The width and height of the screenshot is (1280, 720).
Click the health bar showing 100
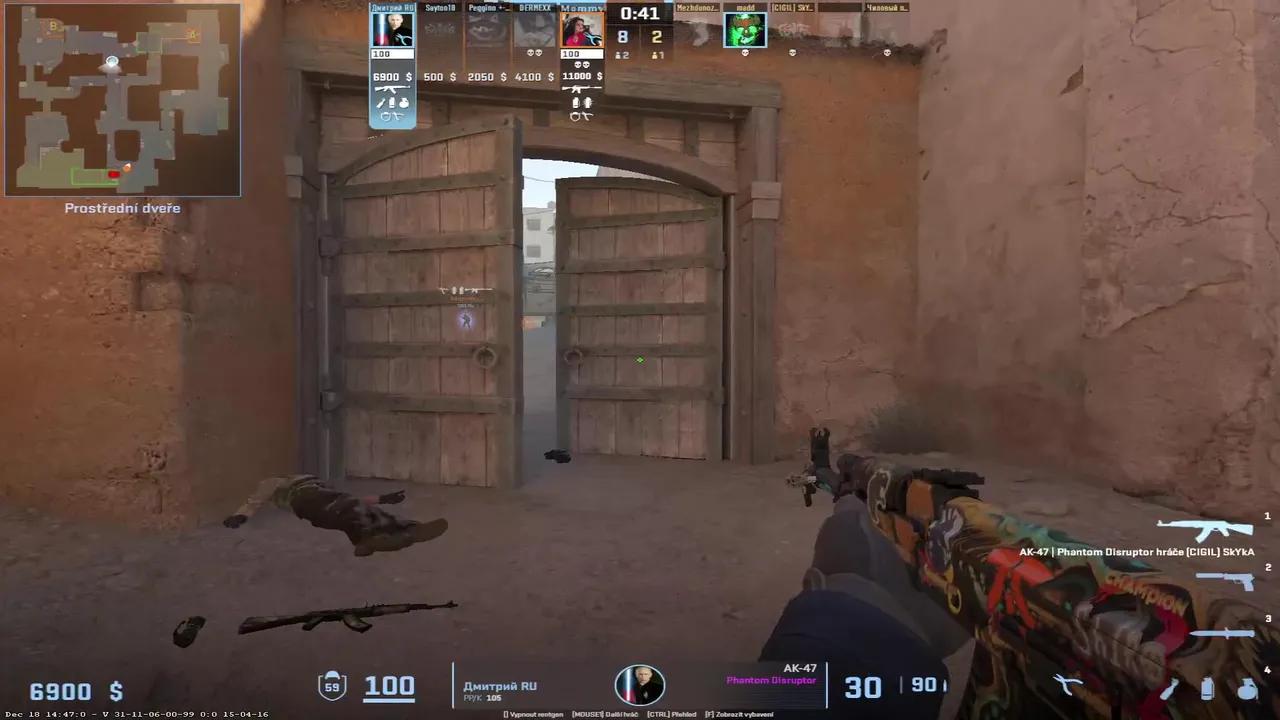389,685
